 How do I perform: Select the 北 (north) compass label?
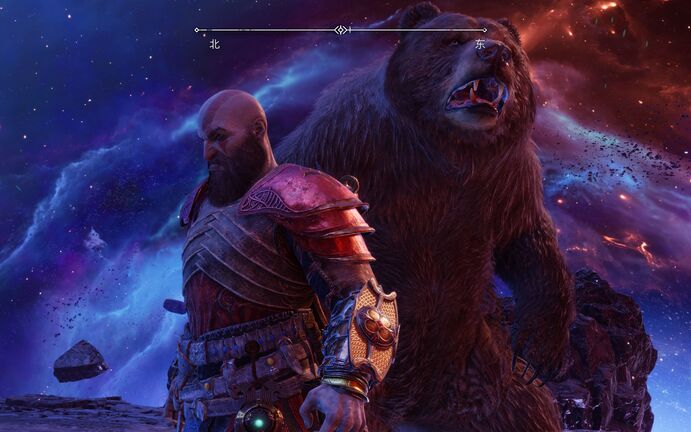coord(214,44)
